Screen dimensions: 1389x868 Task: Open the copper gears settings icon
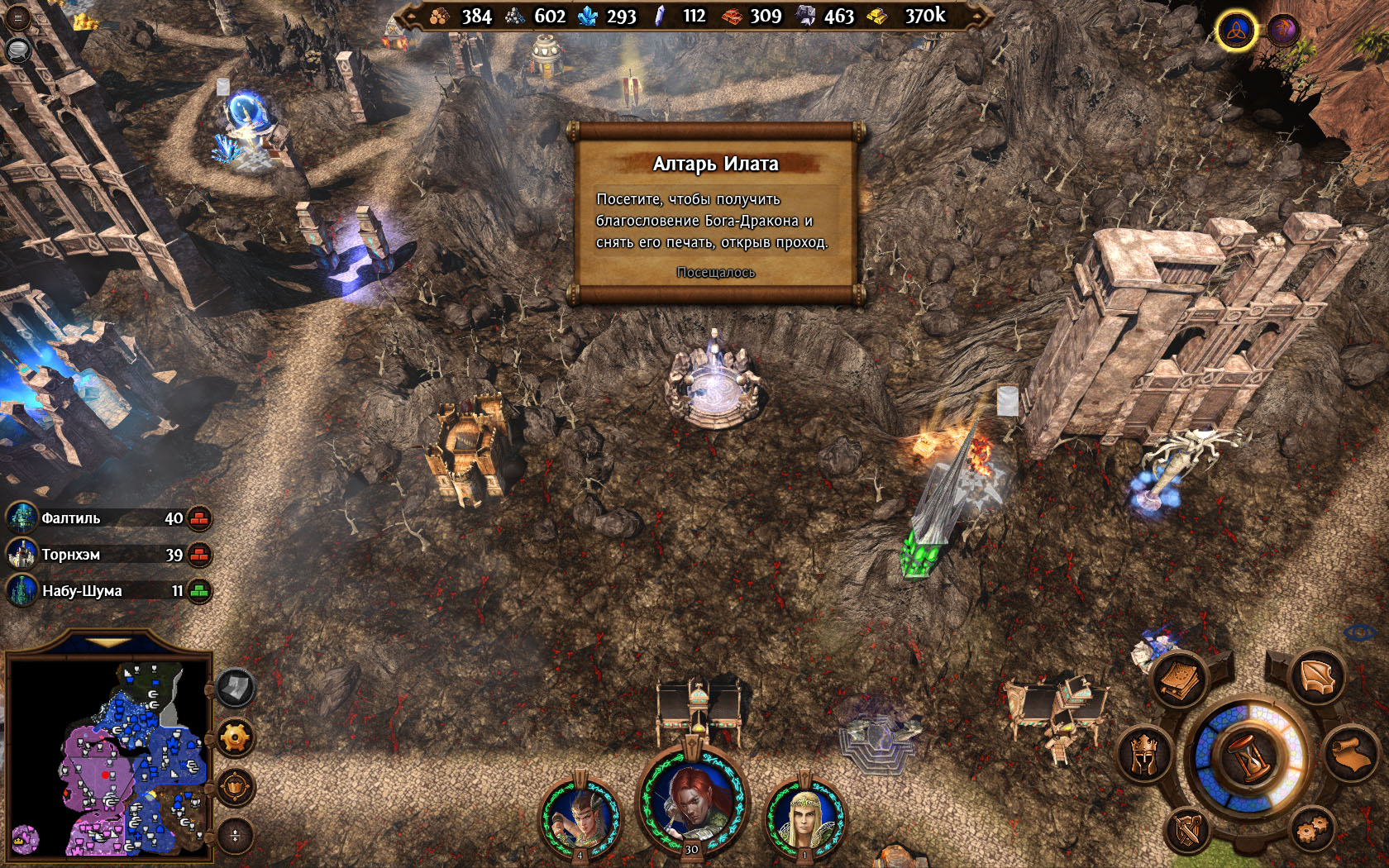click(x=1312, y=827)
